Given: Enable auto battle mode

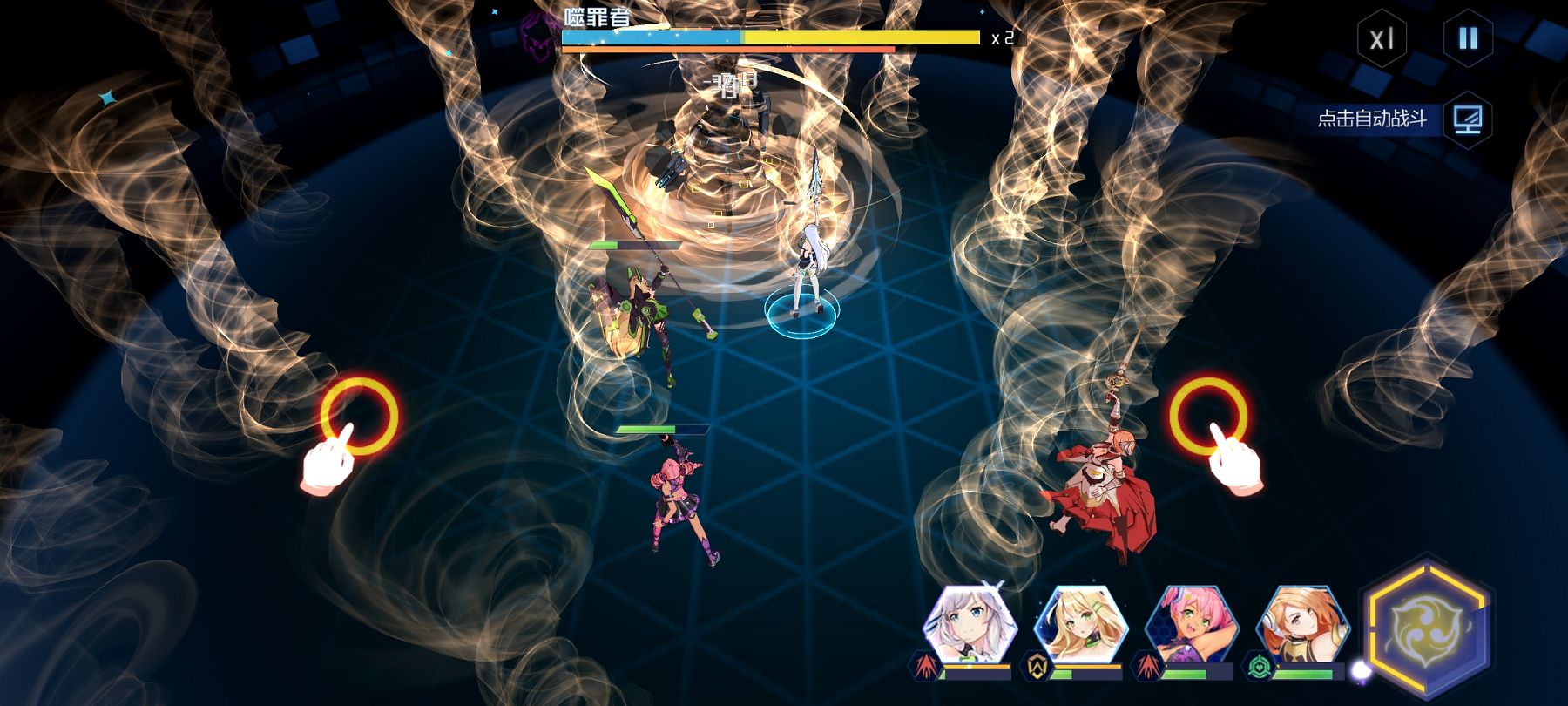Looking at the screenshot, I should (1467, 119).
